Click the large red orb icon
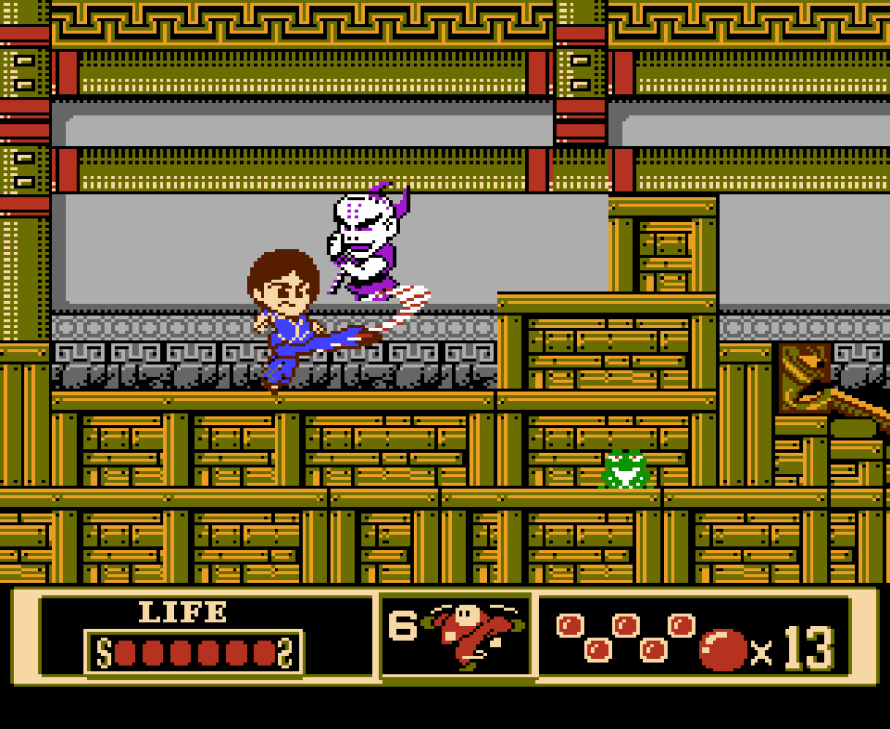Screen dimensions: 890x729 pyautogui.click(x=722, y=650)
